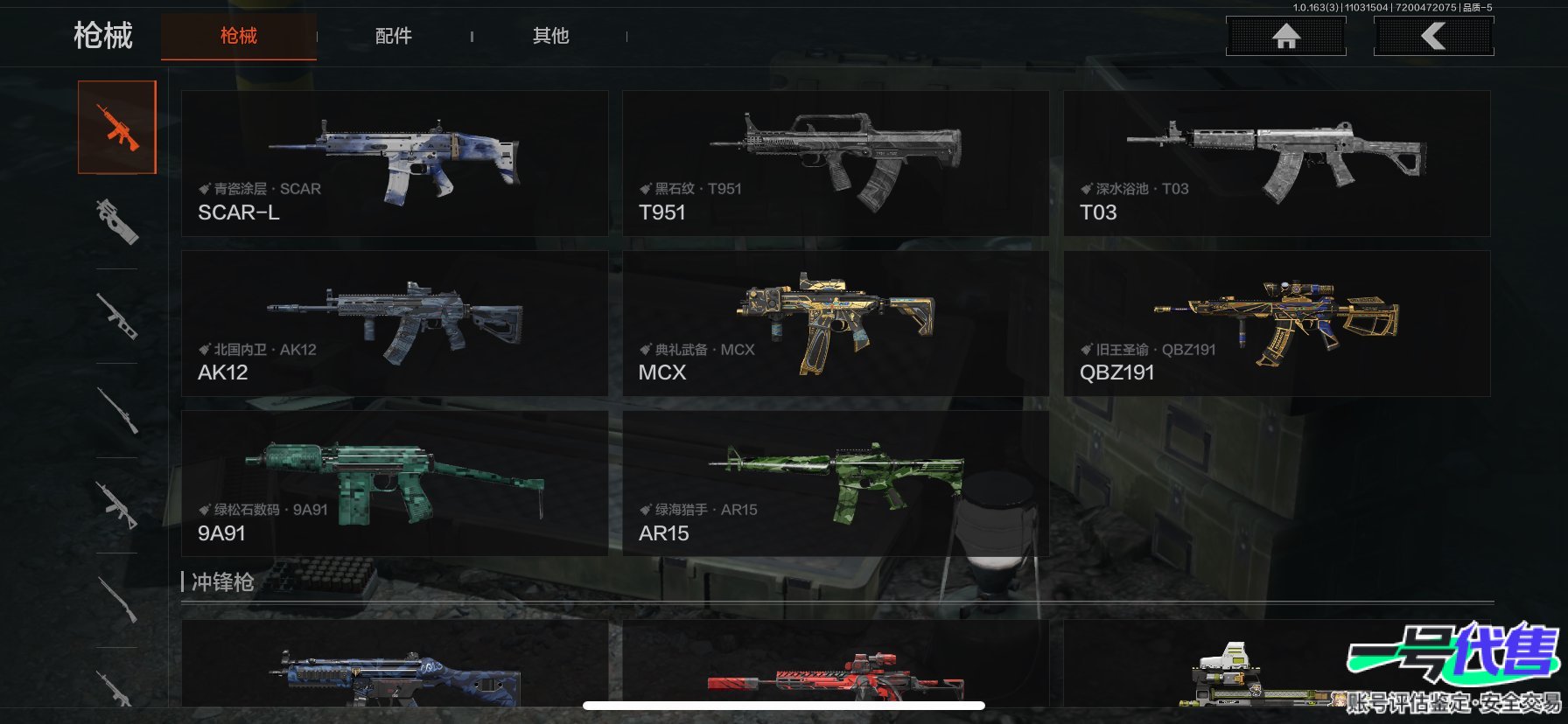The height and width of the screenshot is (724, 1568).
Task: Select the blue submachine gun card
Action: pos(395,669)
